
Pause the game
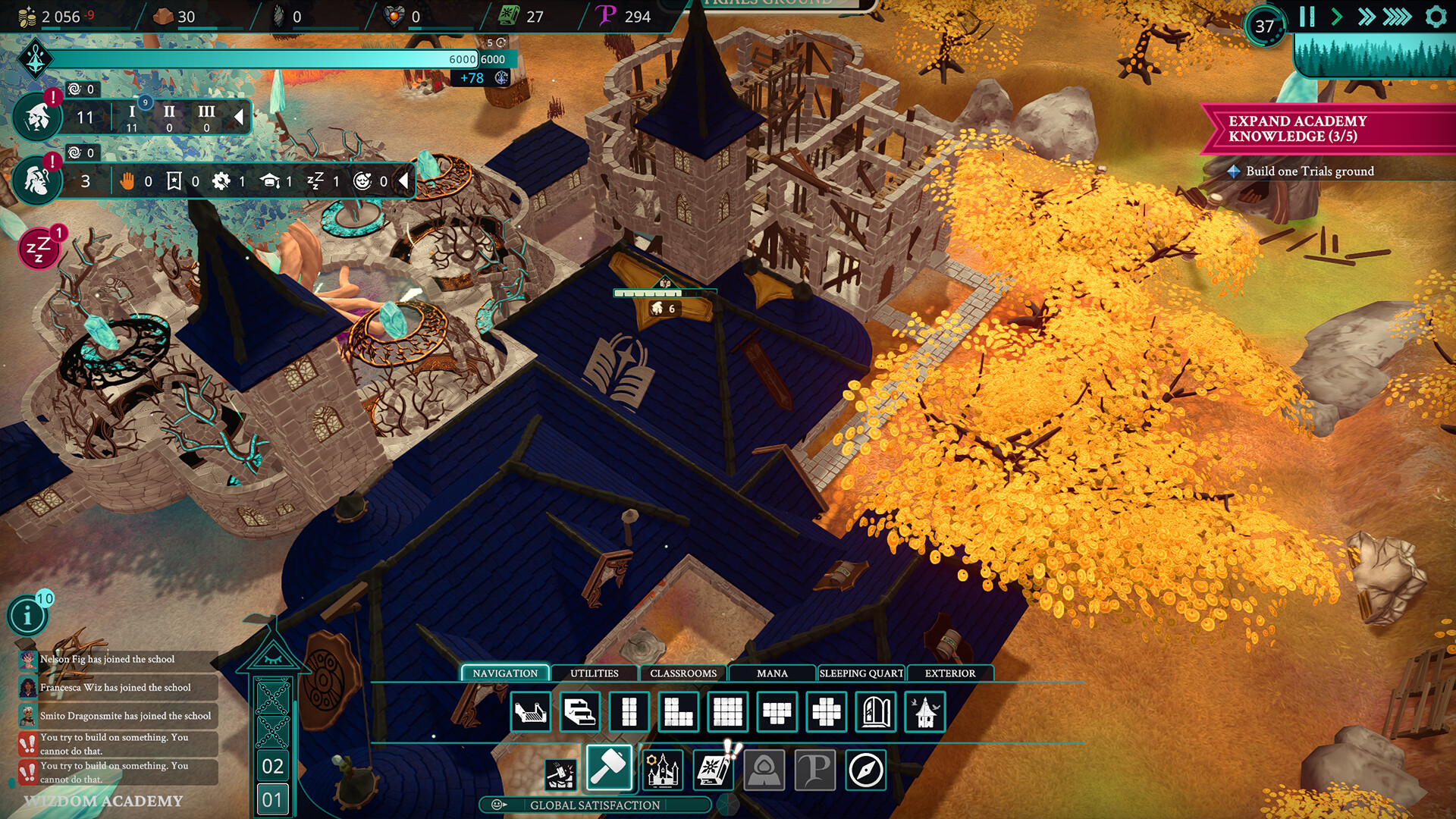point(1307,17)
